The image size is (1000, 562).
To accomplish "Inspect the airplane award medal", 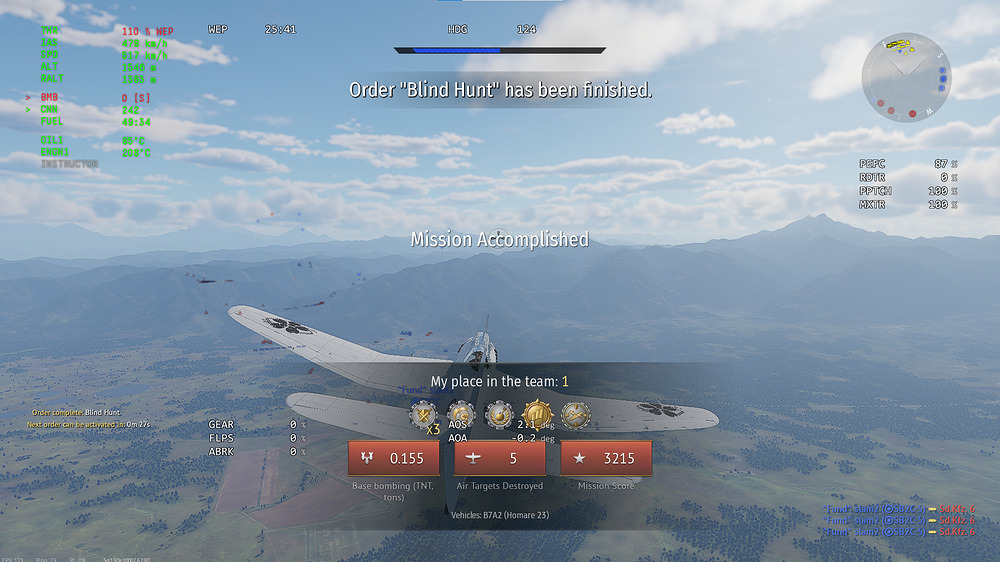I will click(x=574, y=415).
